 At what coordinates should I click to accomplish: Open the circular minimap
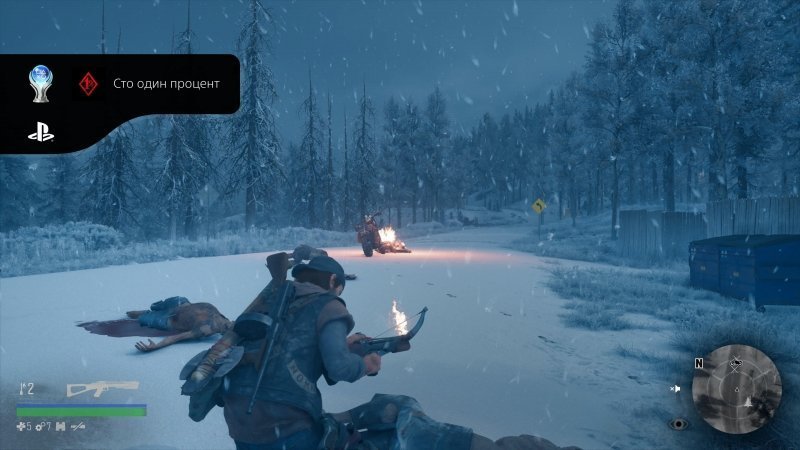736,388
